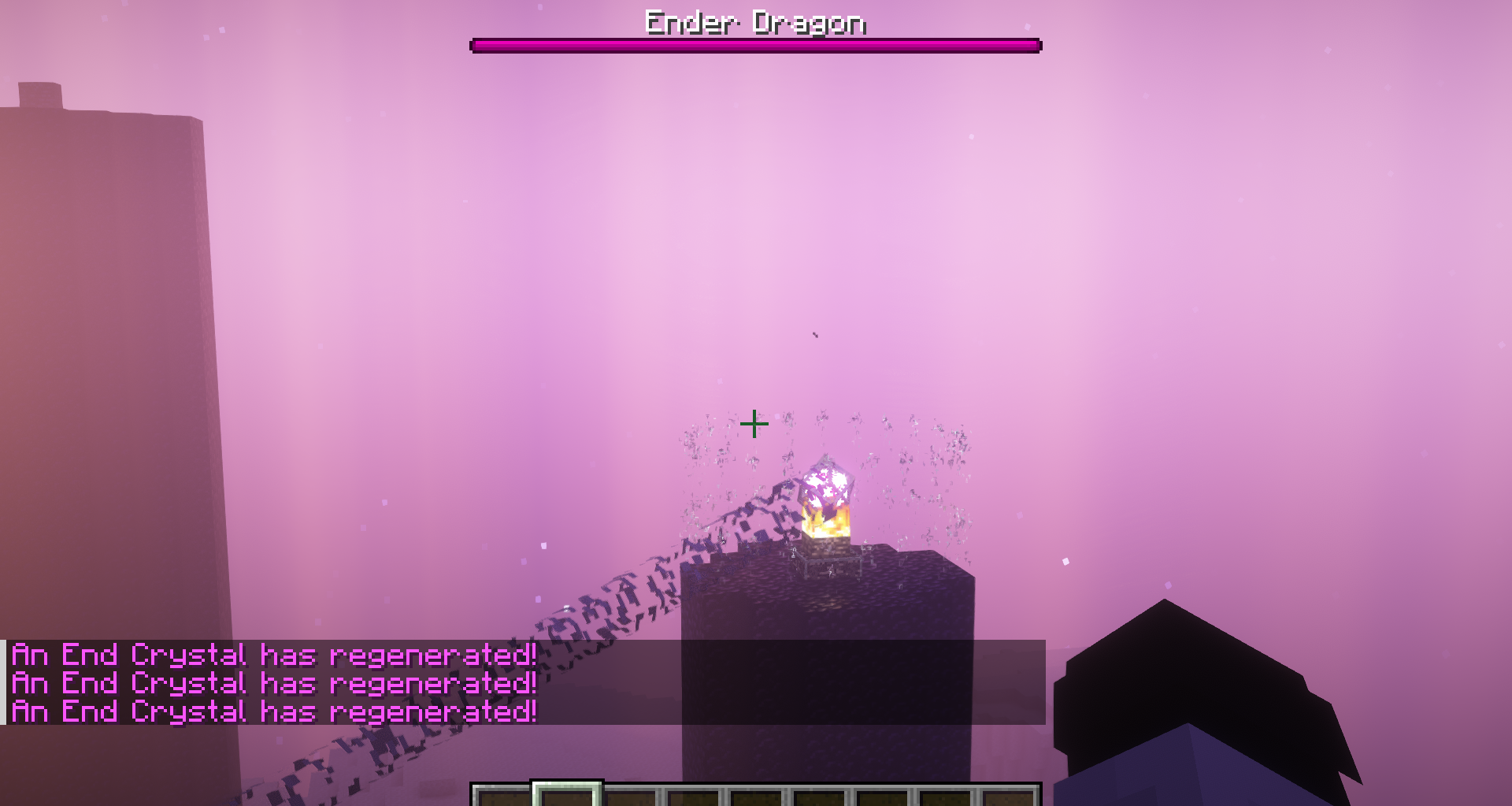Click the magenta Ender Dragon health bar
The height and width of the screenshot is (806, 1512).
pos(754,46)
